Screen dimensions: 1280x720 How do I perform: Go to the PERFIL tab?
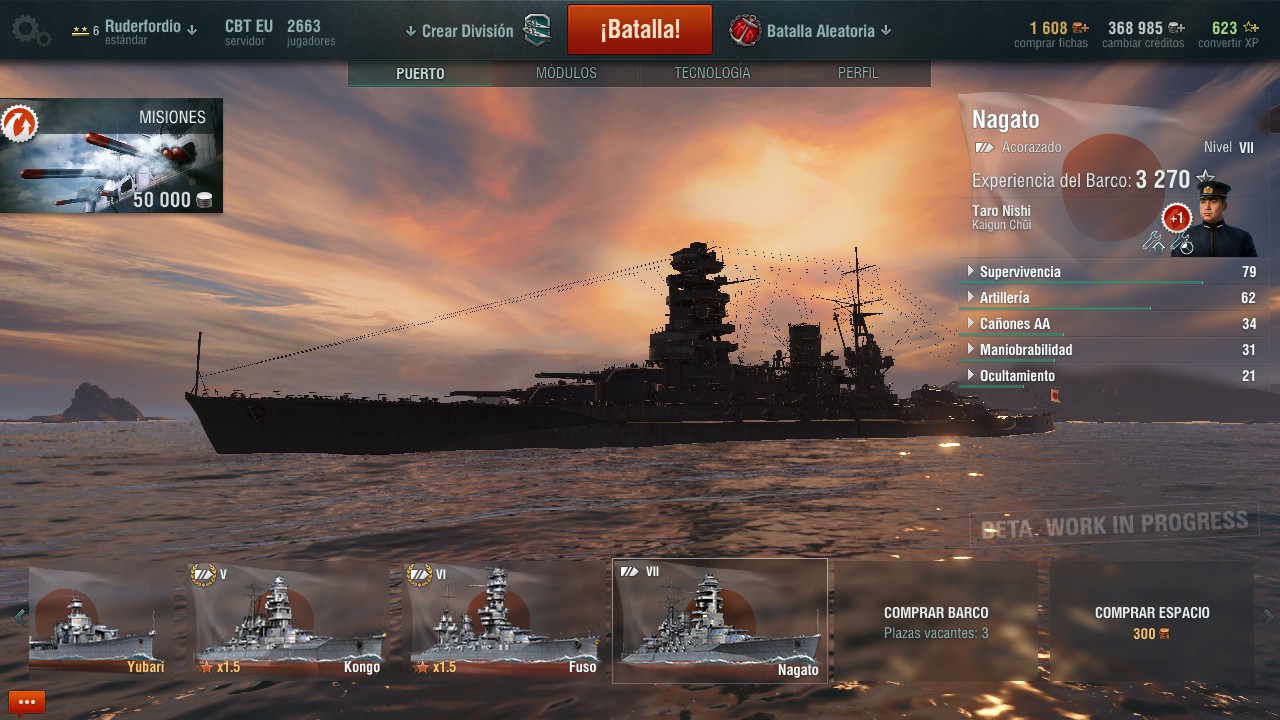(x=858, y=73)
